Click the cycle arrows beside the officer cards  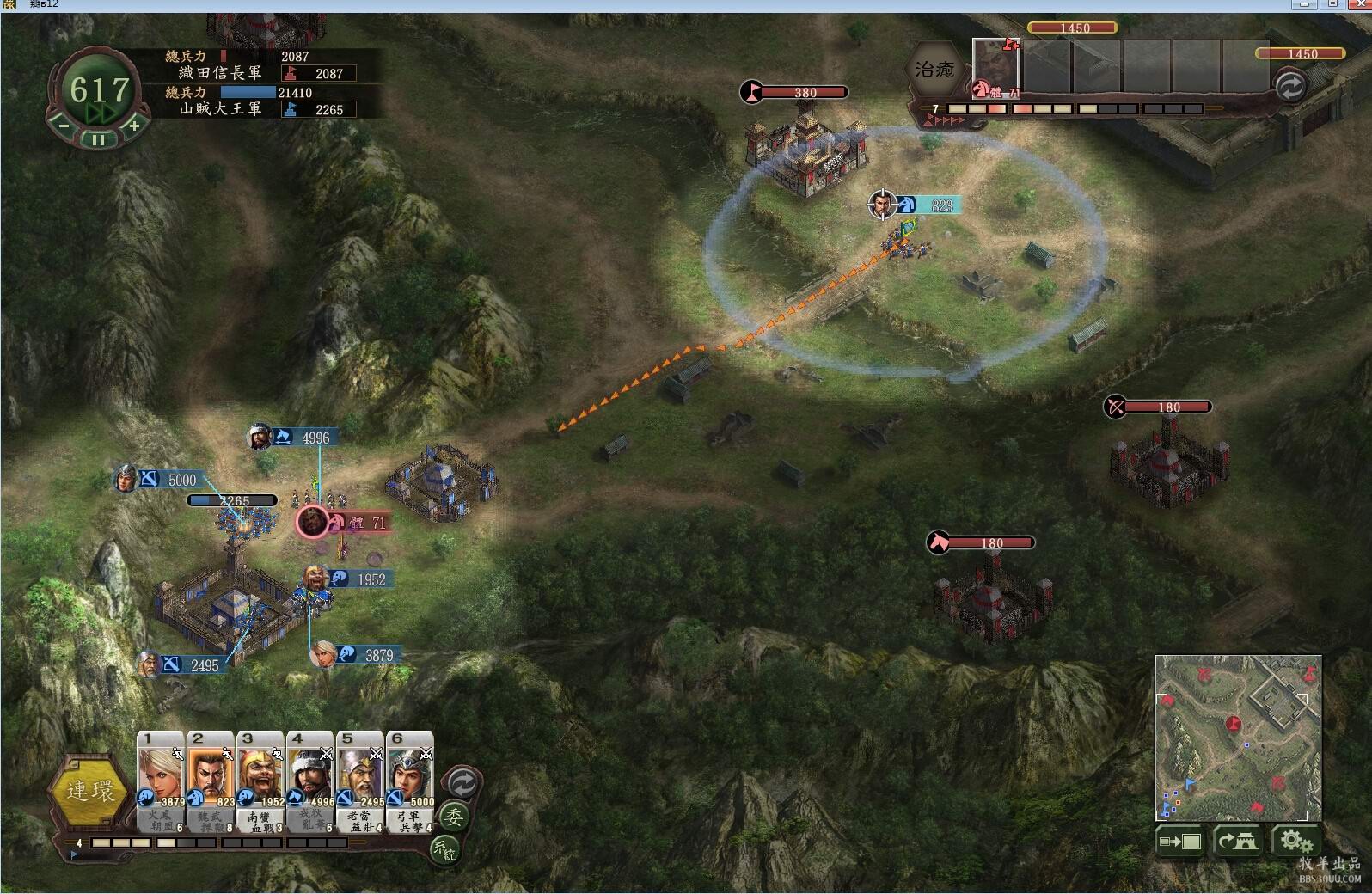point(462,783)
